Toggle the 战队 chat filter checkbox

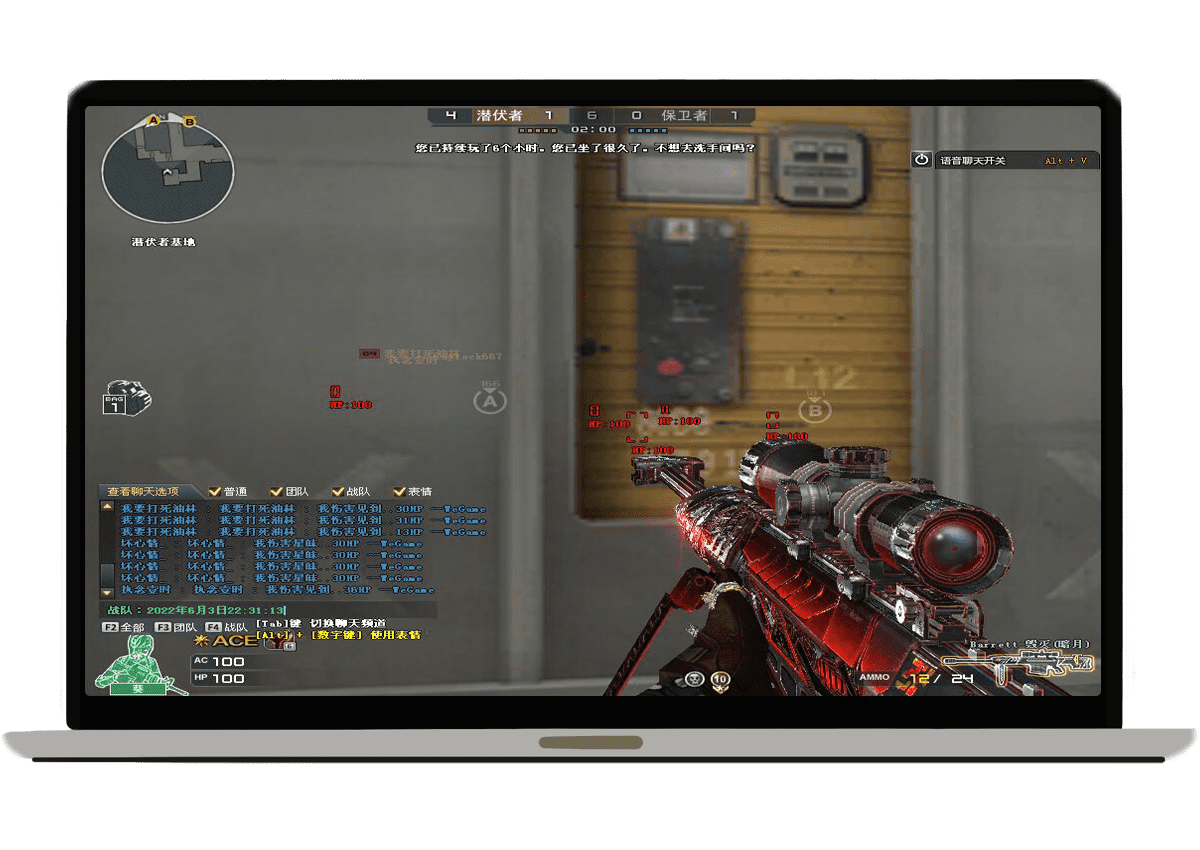pyautogui.click(x=338, y=491)
